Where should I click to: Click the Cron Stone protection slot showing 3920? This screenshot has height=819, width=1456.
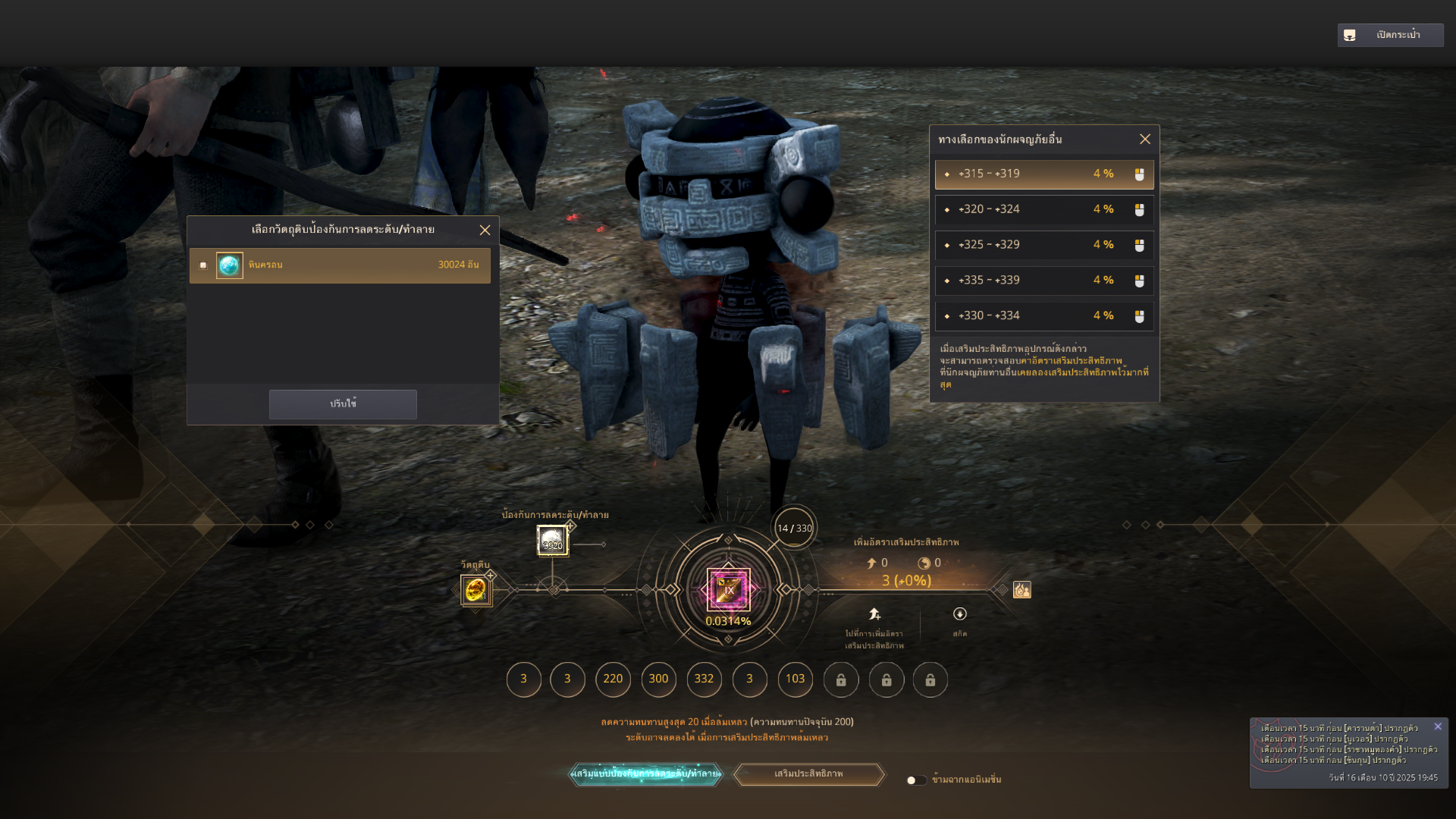click(552, 541)
